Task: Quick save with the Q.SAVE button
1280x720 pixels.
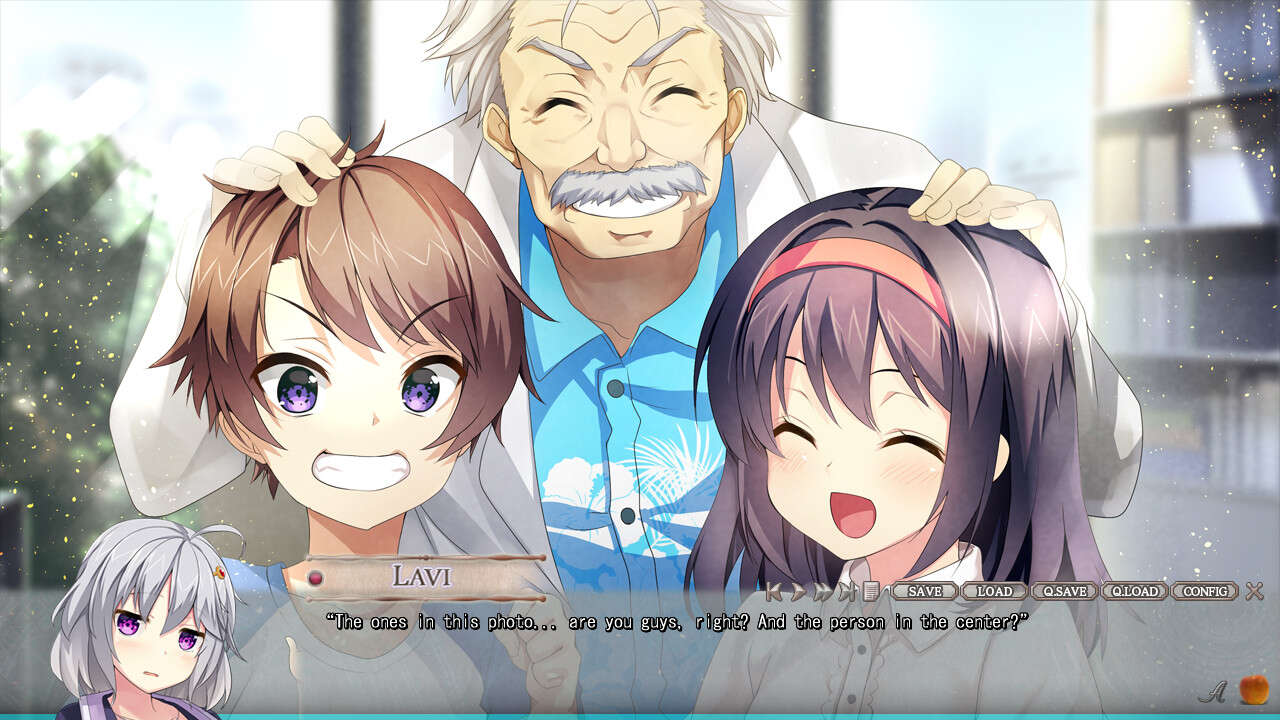Action: click(1064, 591)
